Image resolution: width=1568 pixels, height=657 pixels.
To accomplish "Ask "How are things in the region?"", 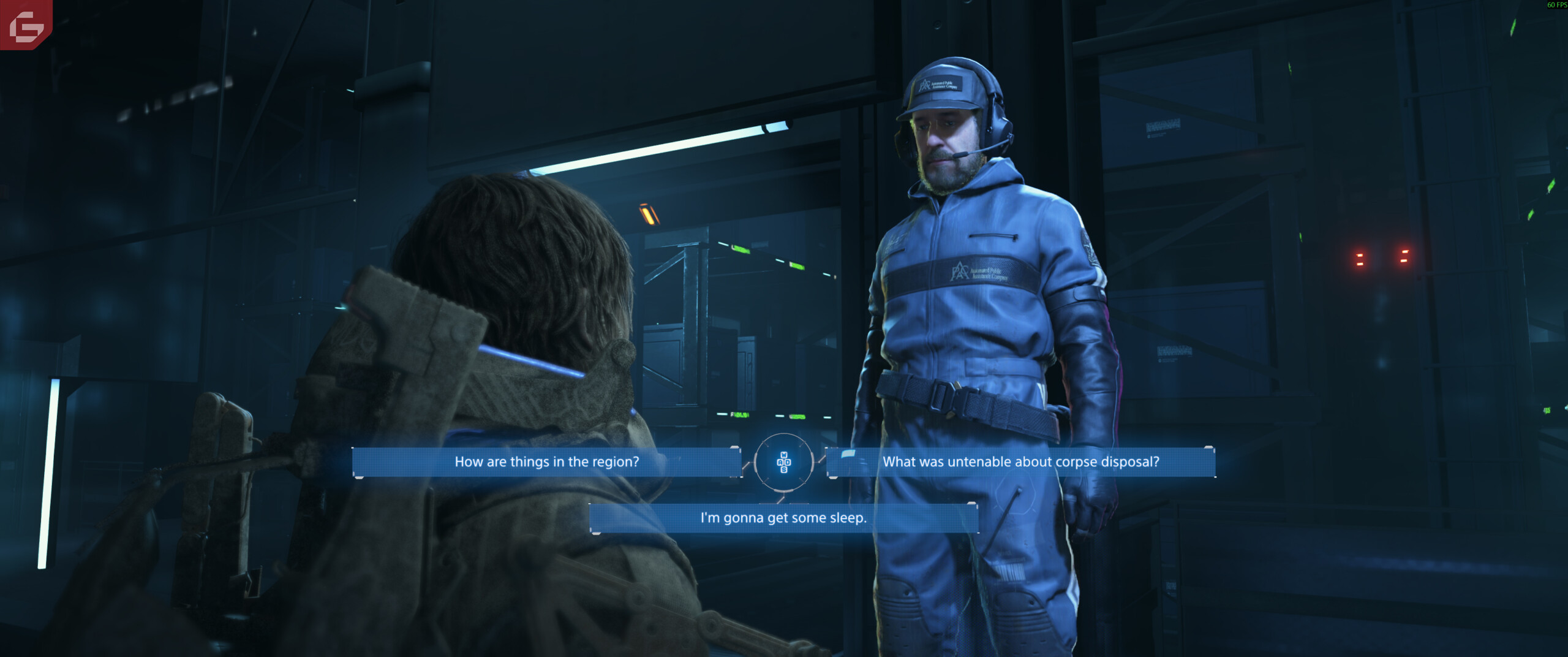I will click(x=546, y=462).
